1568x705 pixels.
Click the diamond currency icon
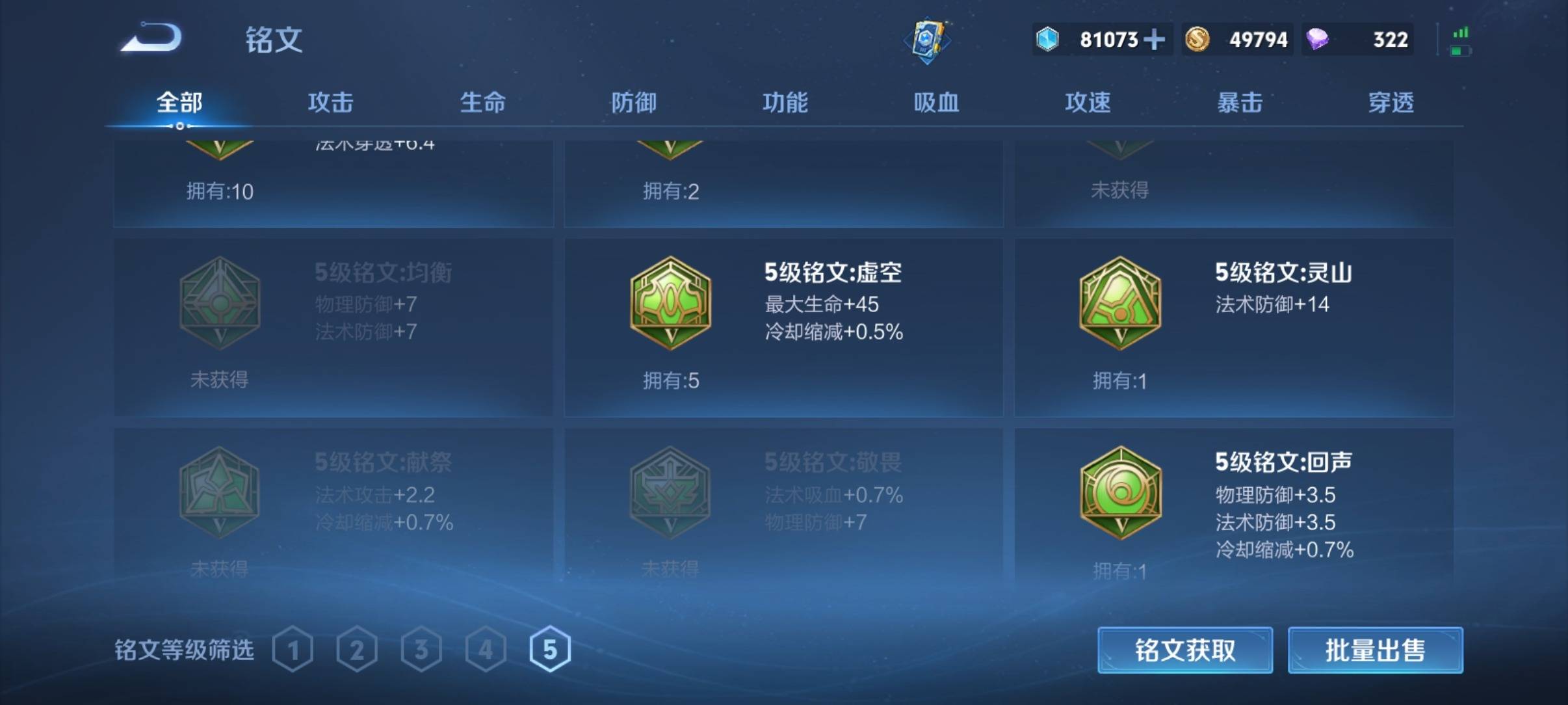[1049, 40]
